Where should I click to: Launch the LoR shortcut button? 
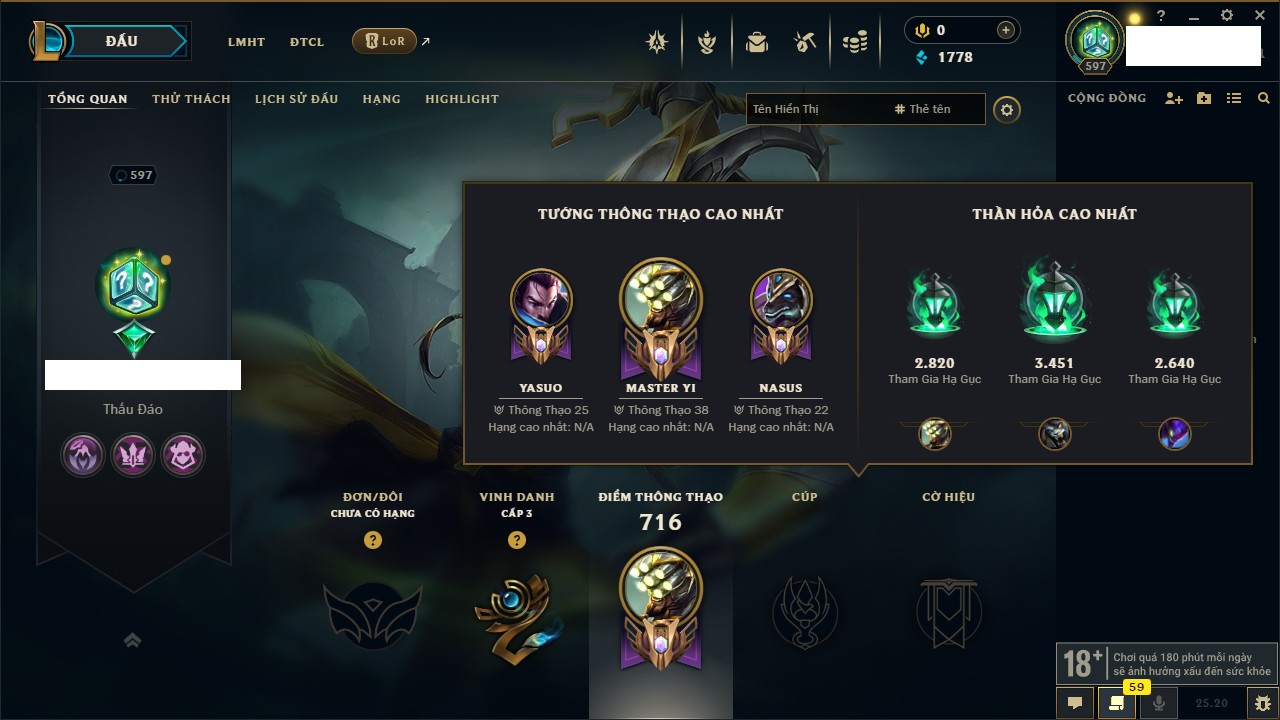pyautogui.click(x=385, y=41)
